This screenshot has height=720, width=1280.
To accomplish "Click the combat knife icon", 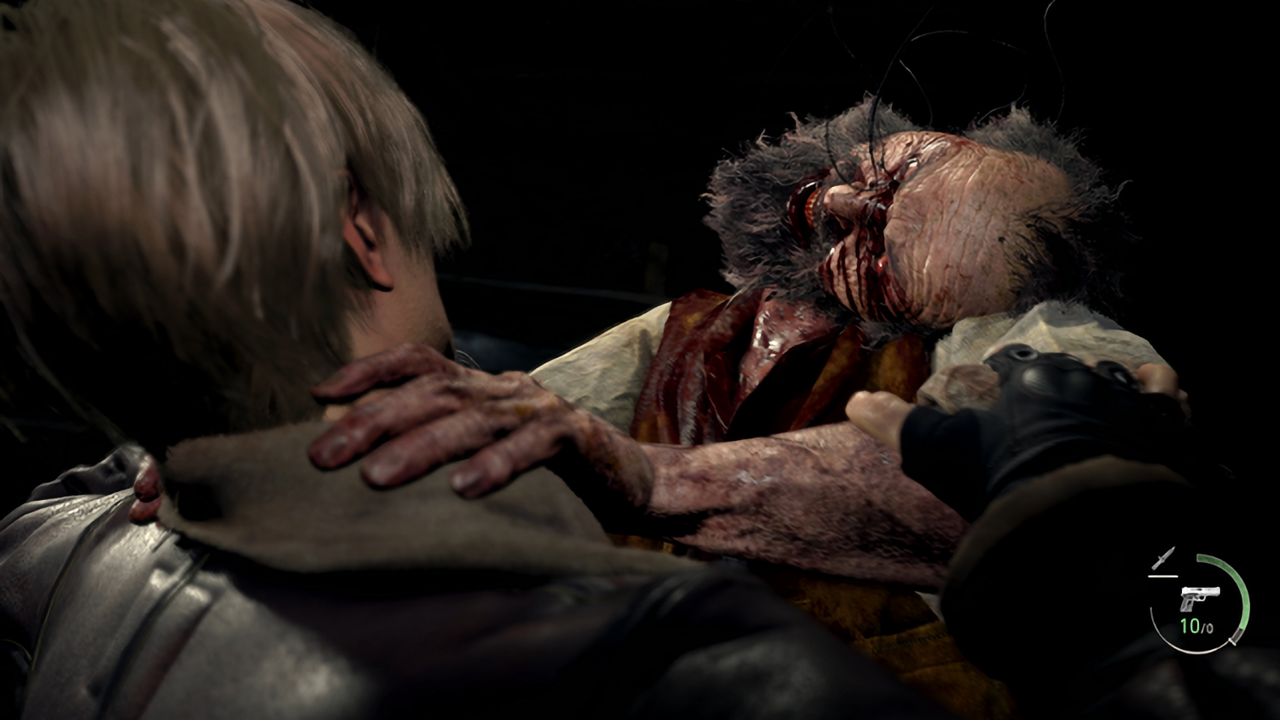I will click(x=1162, y=559).
